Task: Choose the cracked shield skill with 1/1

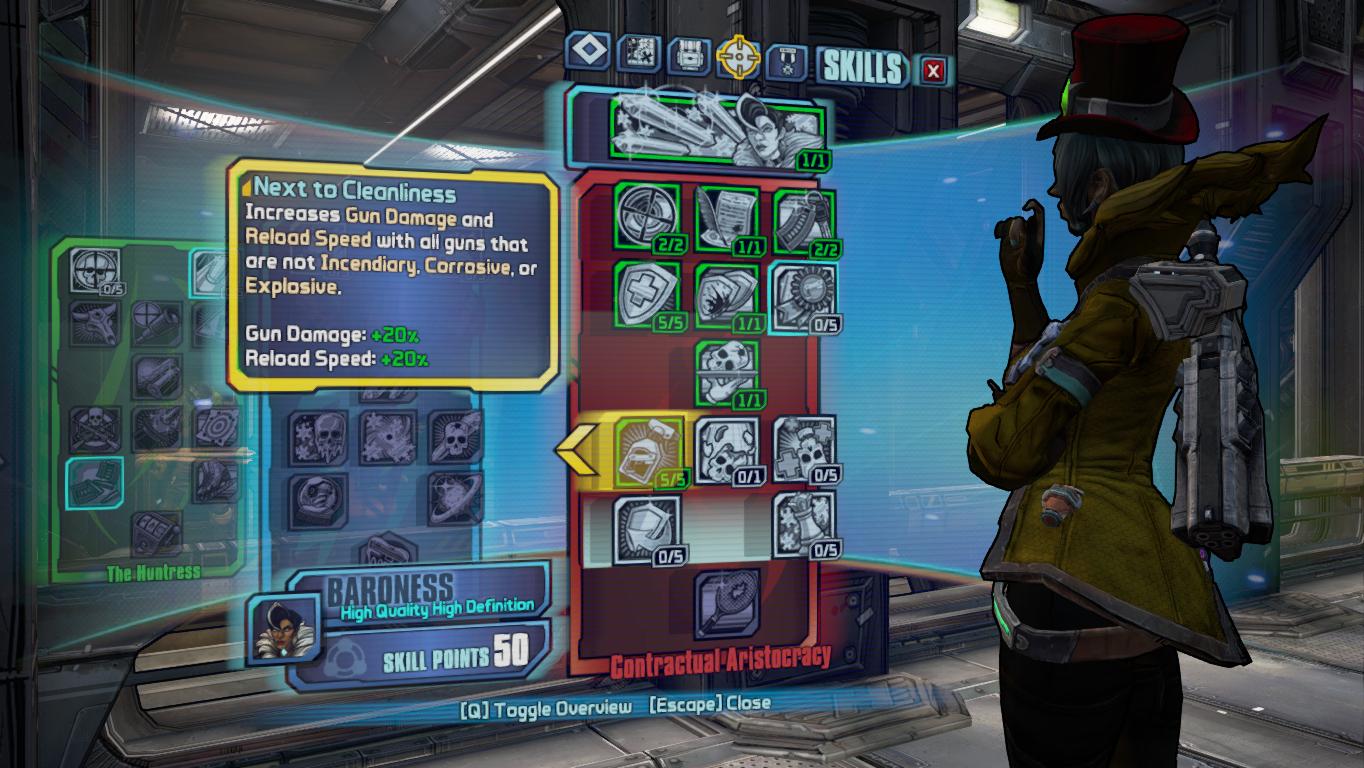Action: [726, 297]
